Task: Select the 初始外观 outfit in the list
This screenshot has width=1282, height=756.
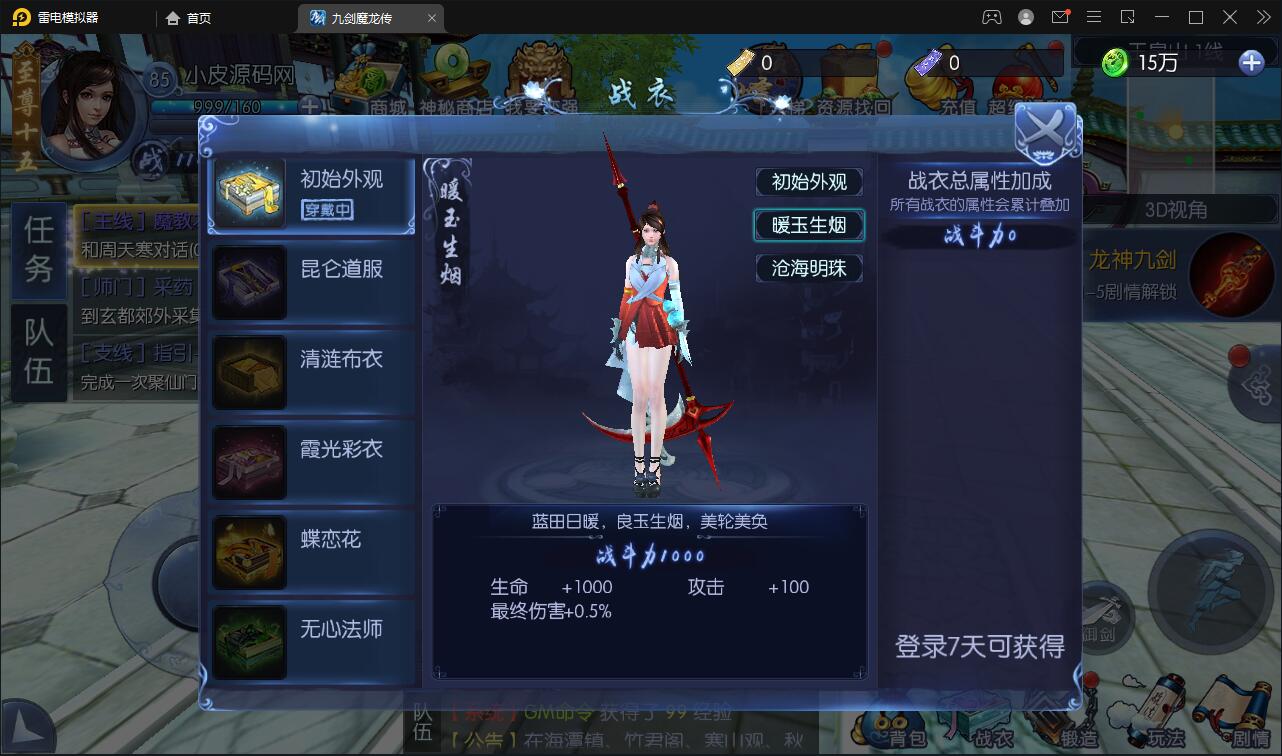Action: pos(312,193)
